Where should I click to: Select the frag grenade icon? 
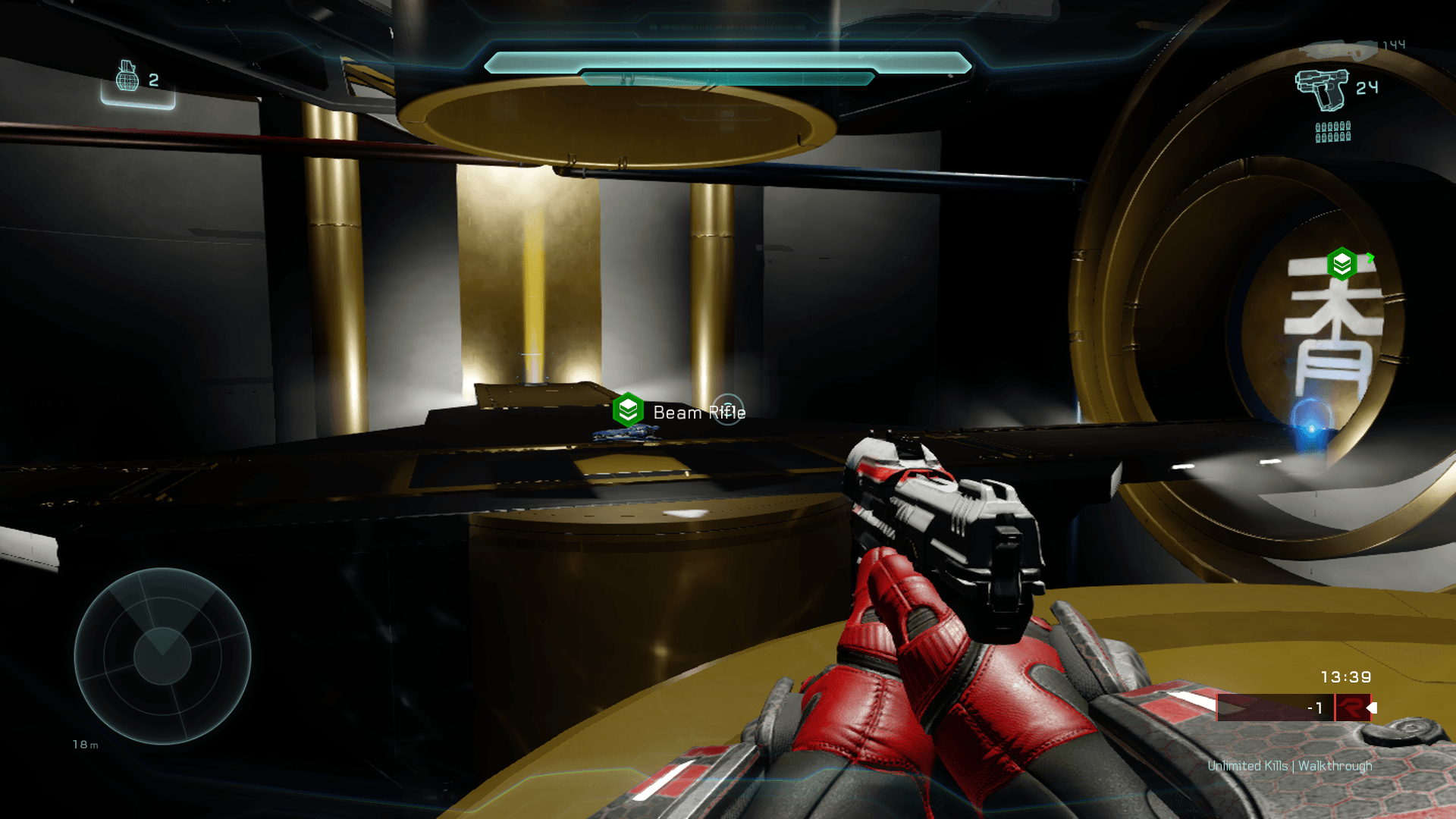(x=127, y=77)
